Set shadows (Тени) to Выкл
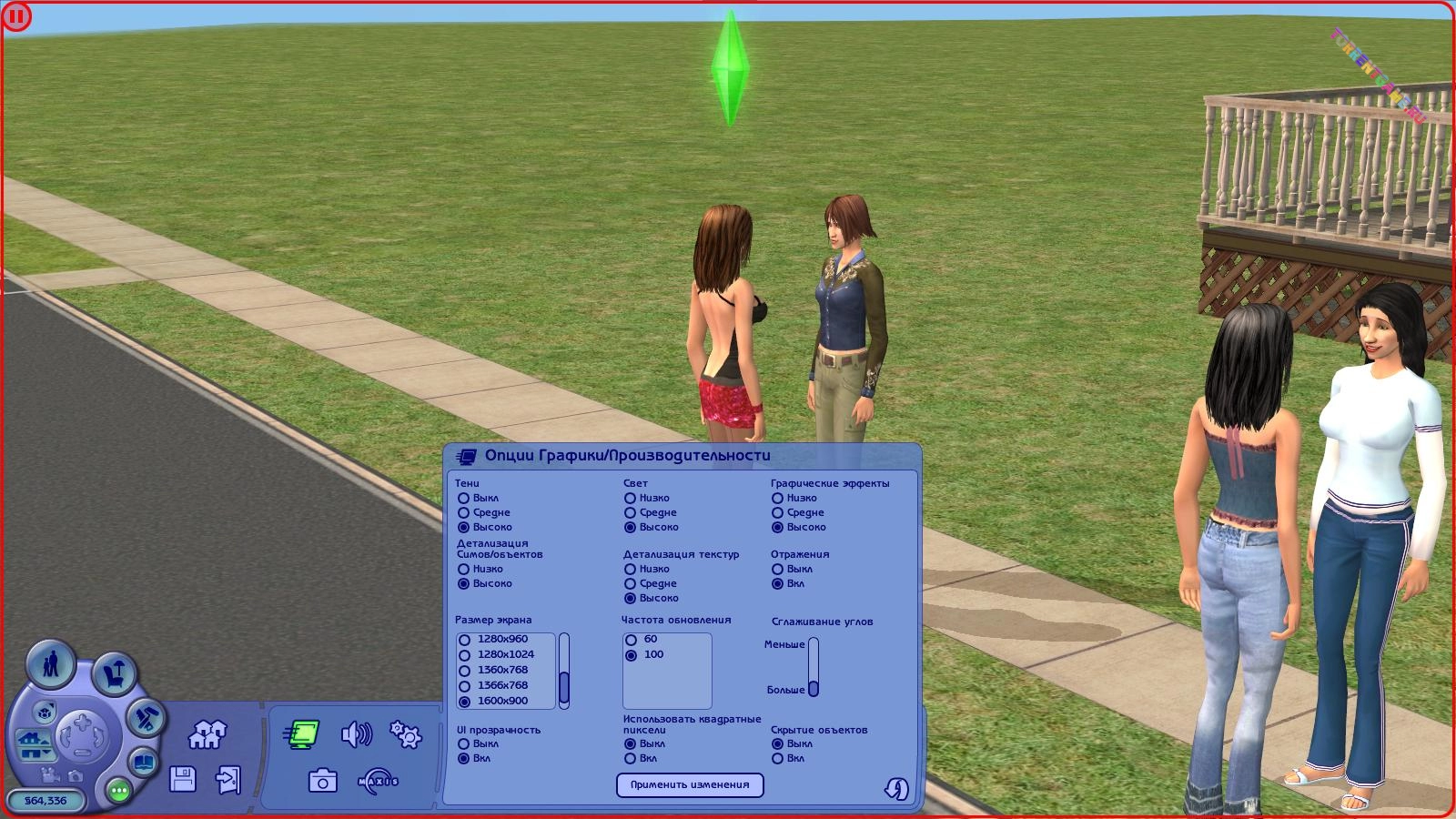This screenshot has height=819, width=1456. tap(464, 498)
